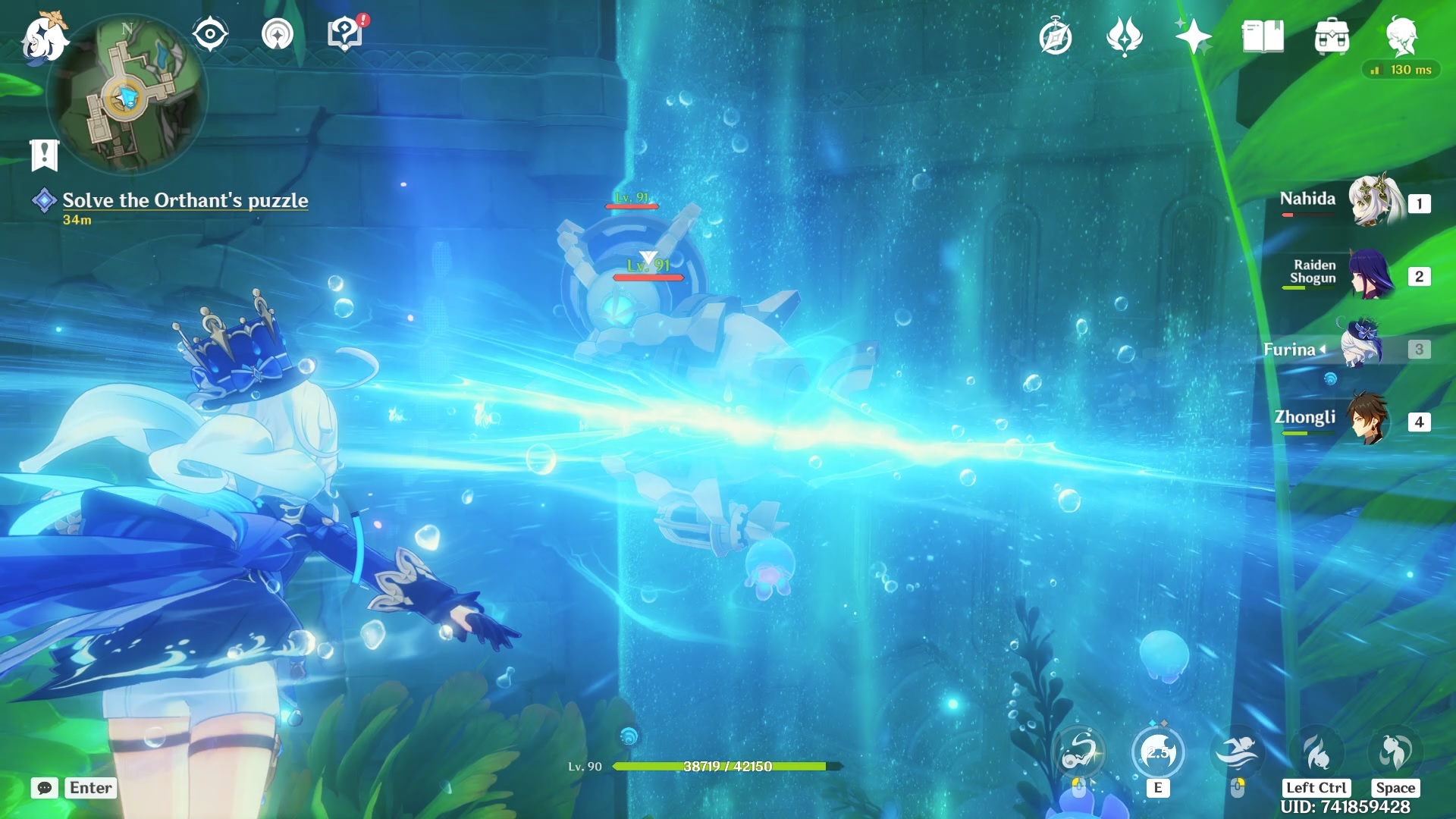Open the Wish star icon
Image resolution: width=1456 pixels, height=819 pixels.
point(1193,36)
